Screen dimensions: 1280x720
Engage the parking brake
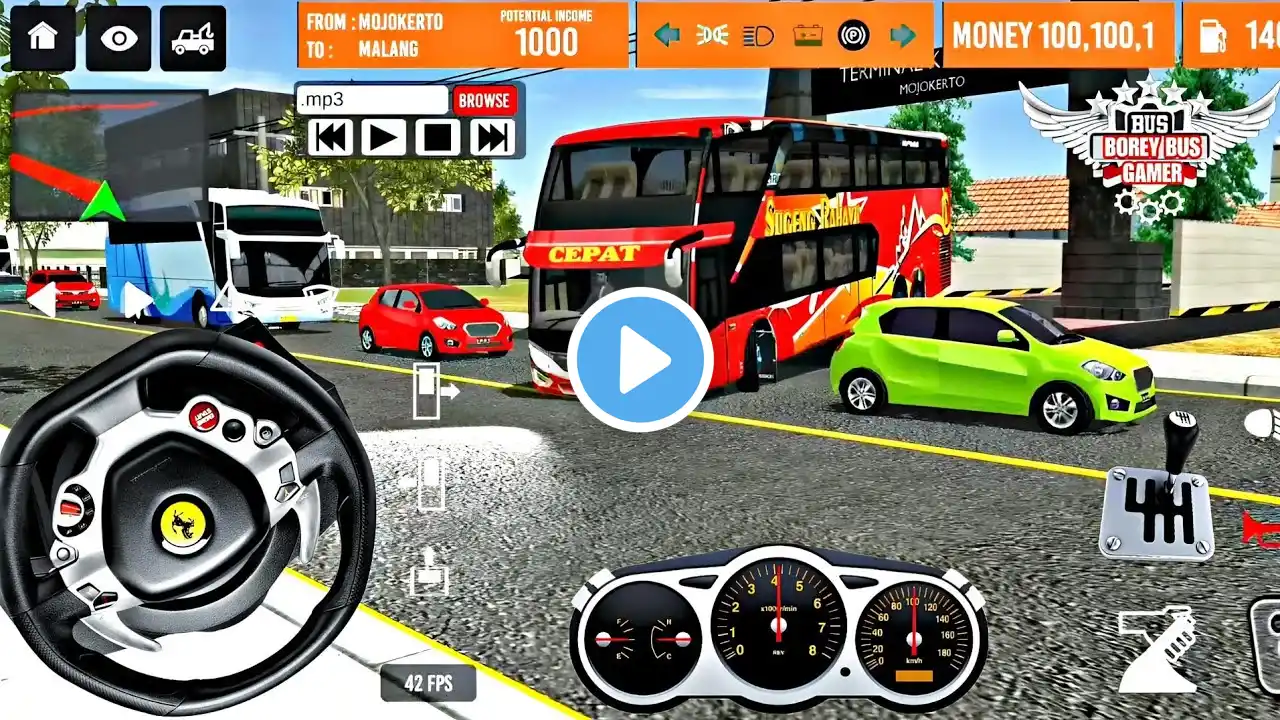[853, 36]
